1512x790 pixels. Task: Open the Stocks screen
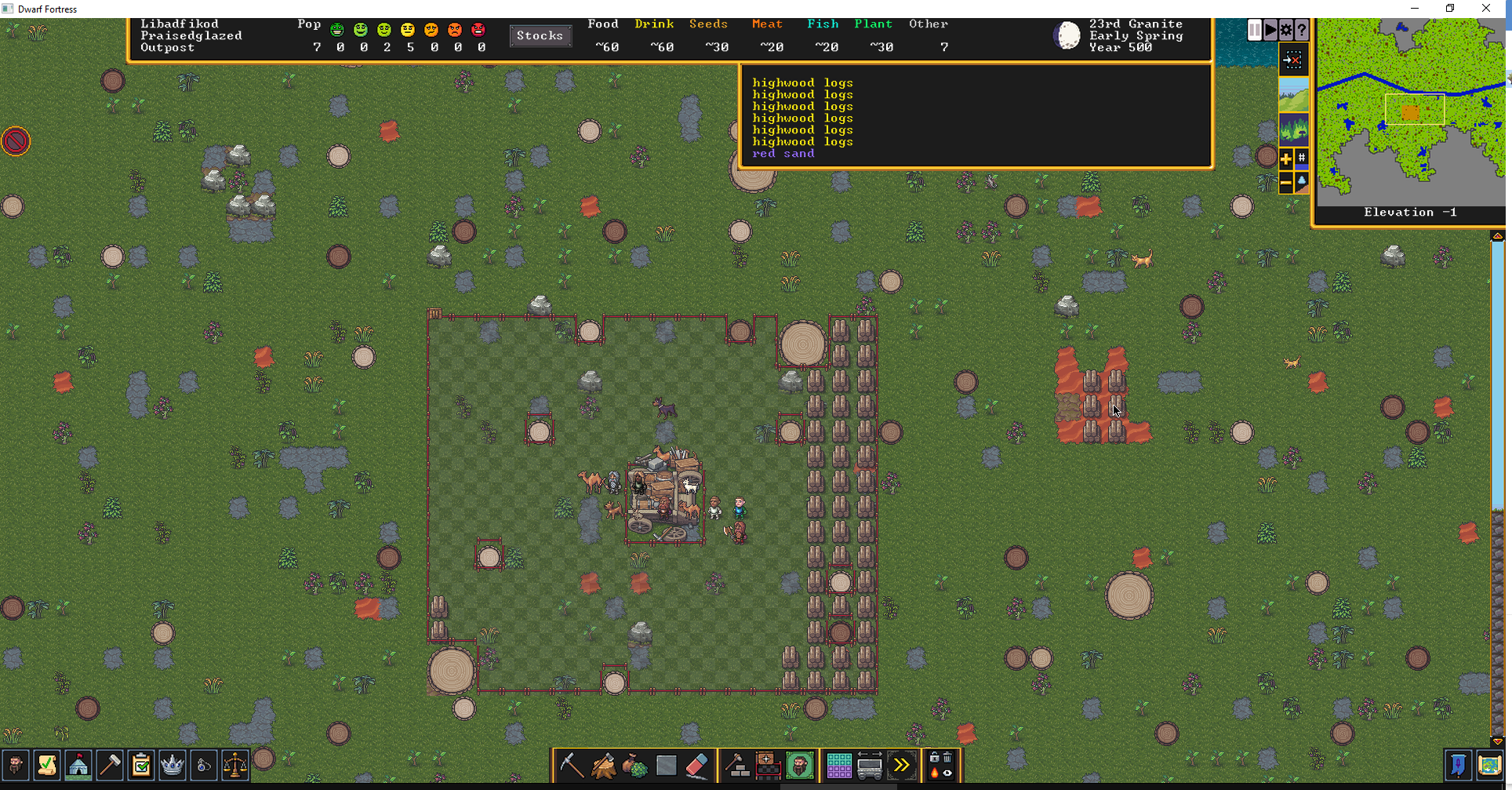pyautogui.click(x=540, y=35)
